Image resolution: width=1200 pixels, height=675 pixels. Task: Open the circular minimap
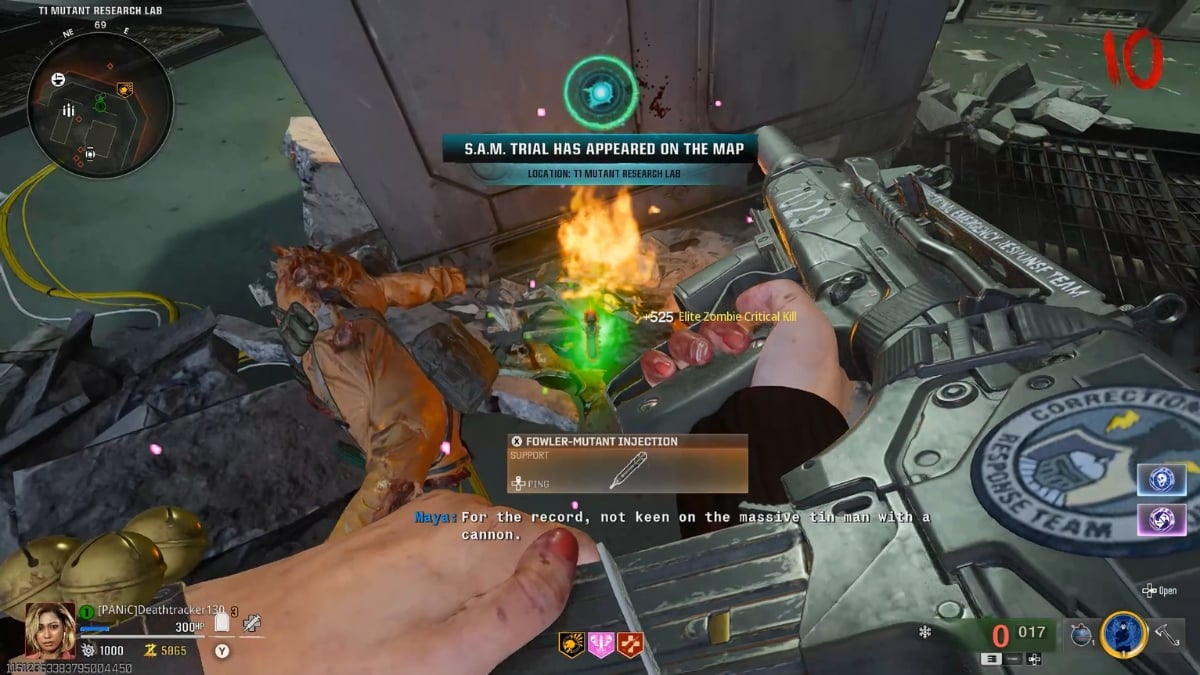[x=100, y=105]
